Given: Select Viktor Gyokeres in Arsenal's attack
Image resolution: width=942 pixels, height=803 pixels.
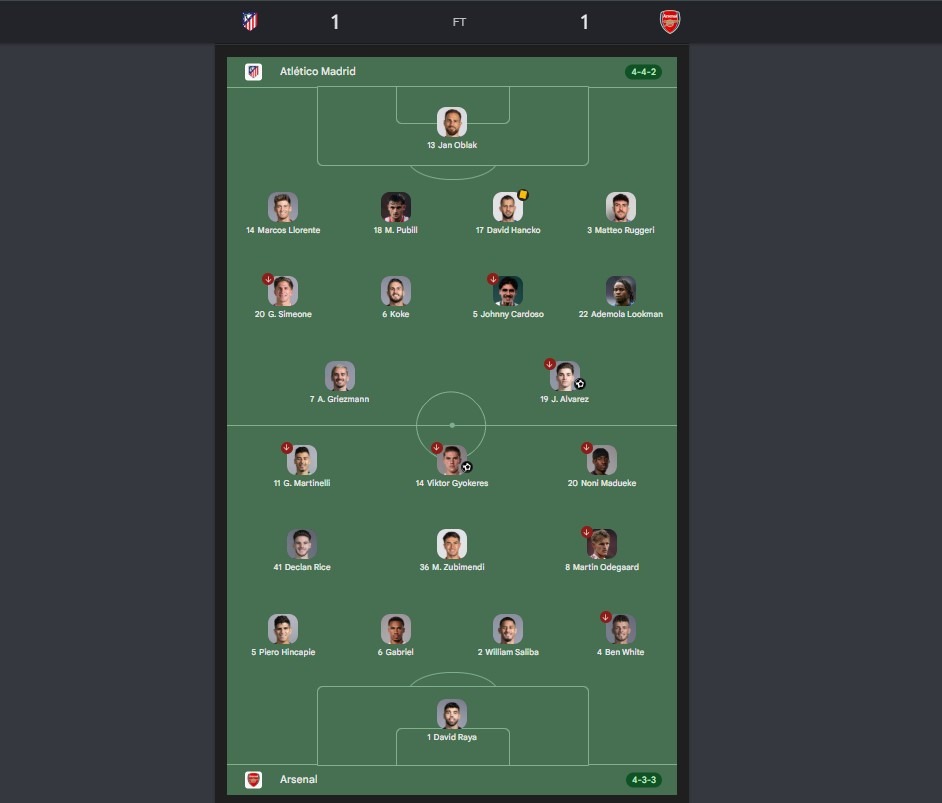Looking at the screenshot, I should (452, 460).
